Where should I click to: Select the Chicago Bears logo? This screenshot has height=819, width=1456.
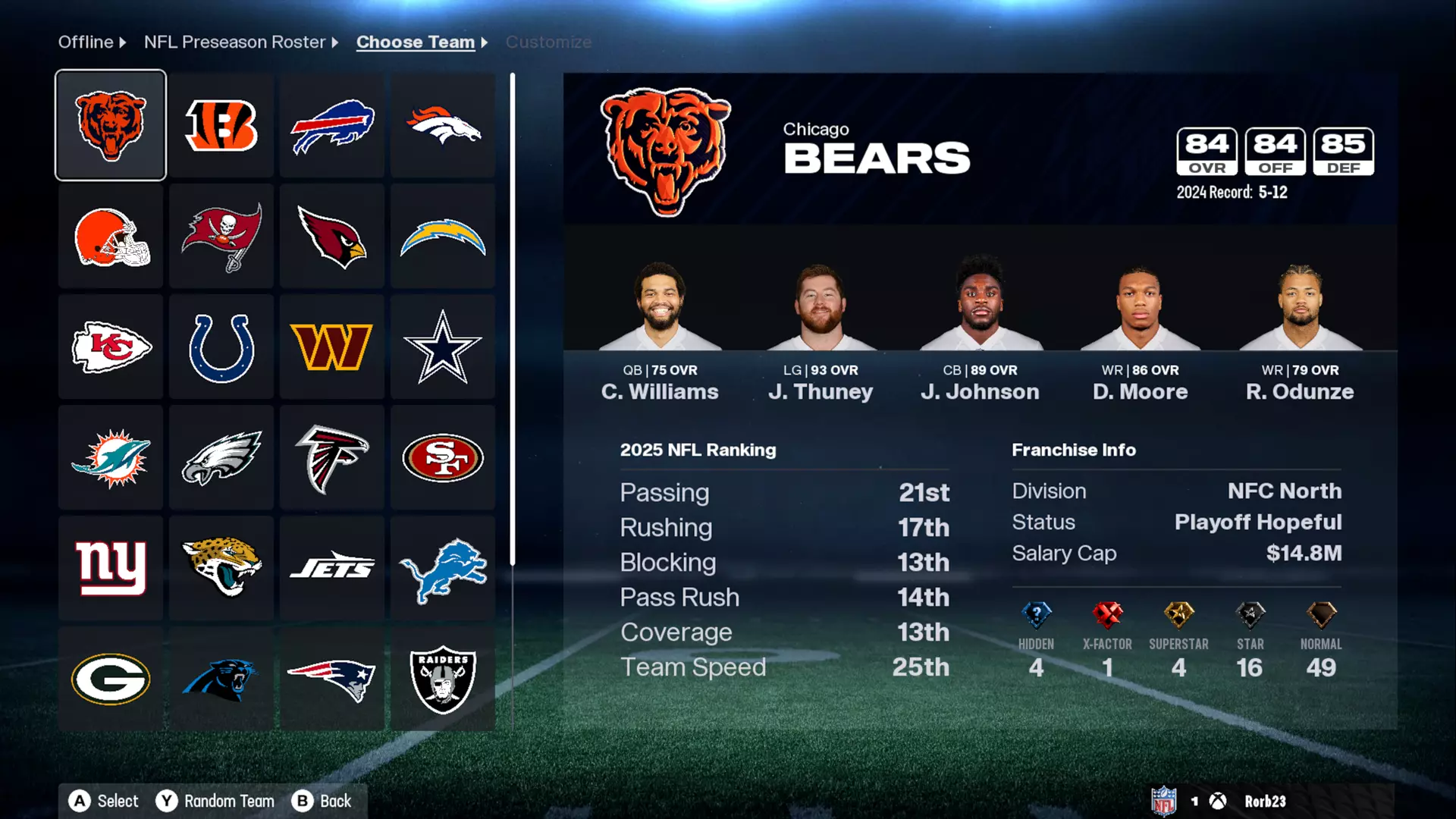click(x=110, y=124)
